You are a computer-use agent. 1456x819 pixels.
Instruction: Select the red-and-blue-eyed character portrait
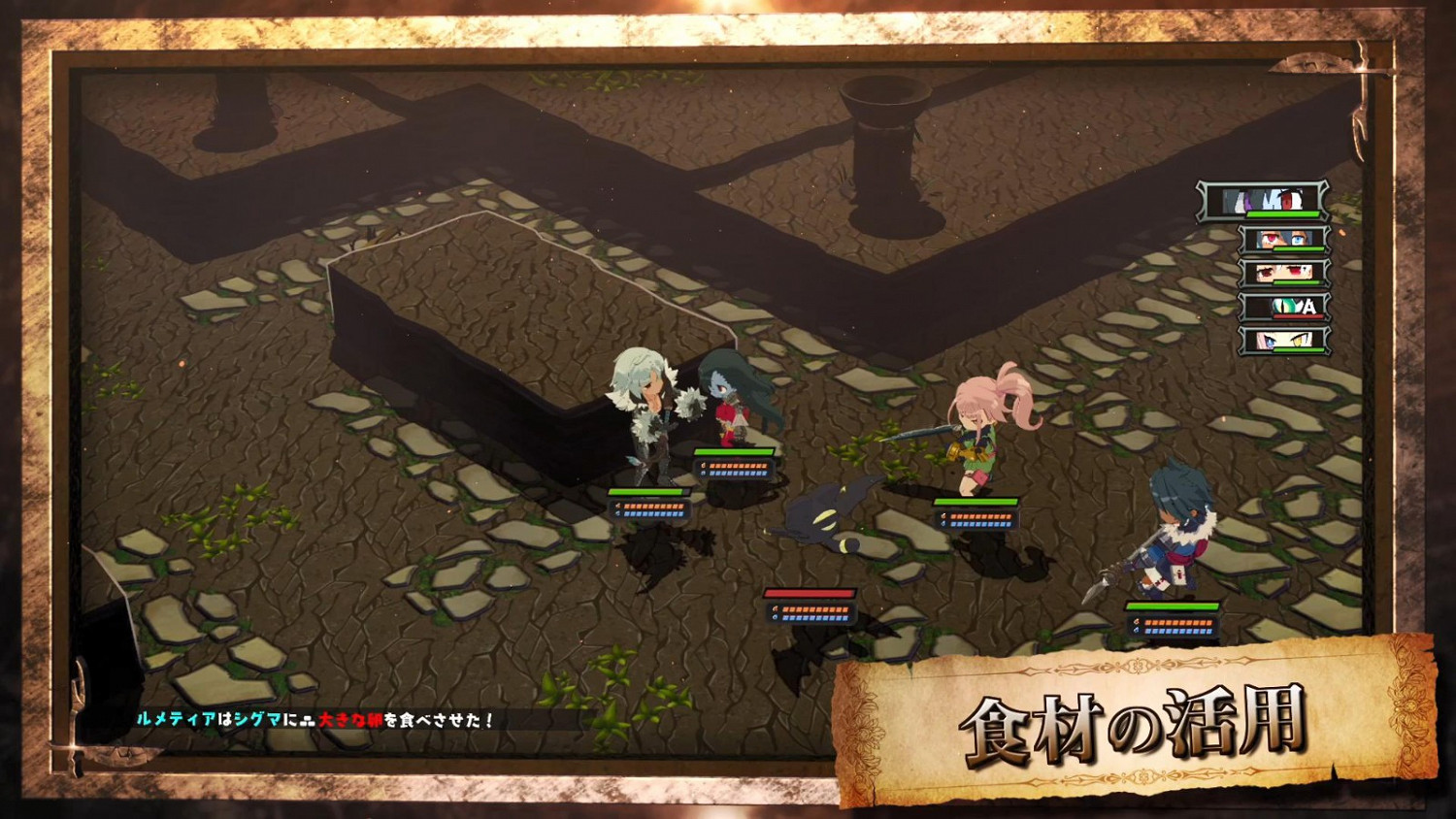tap(1283, 239)
